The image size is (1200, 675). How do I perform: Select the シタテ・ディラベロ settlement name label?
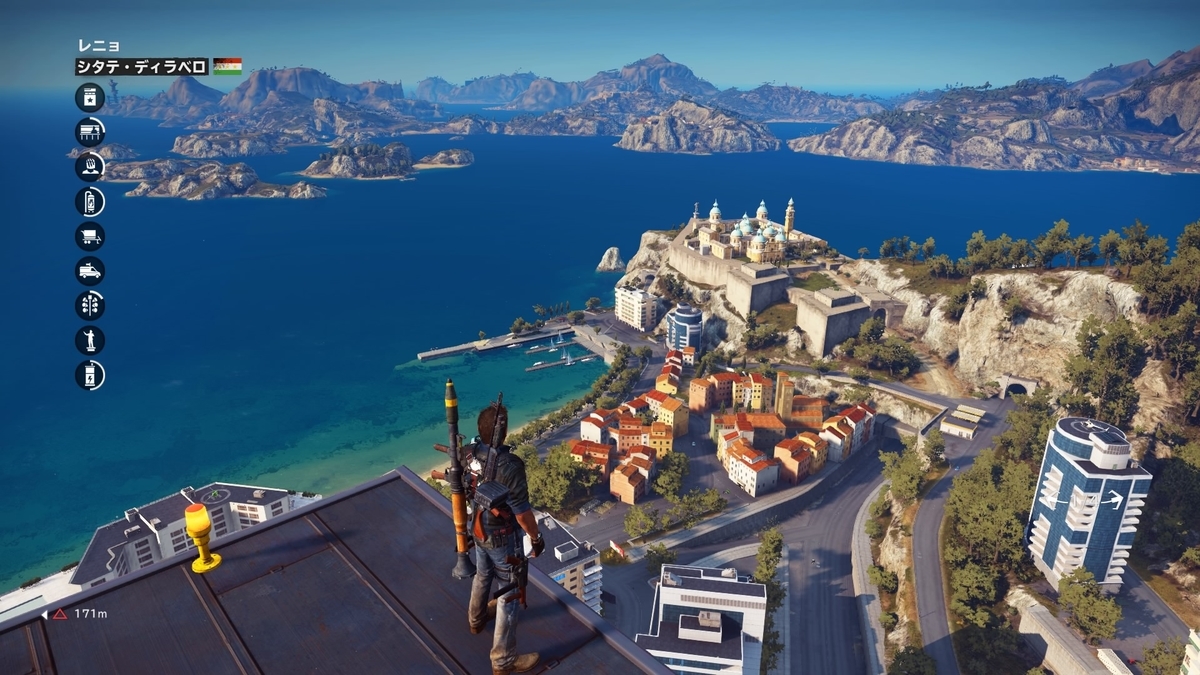point(141,67)
